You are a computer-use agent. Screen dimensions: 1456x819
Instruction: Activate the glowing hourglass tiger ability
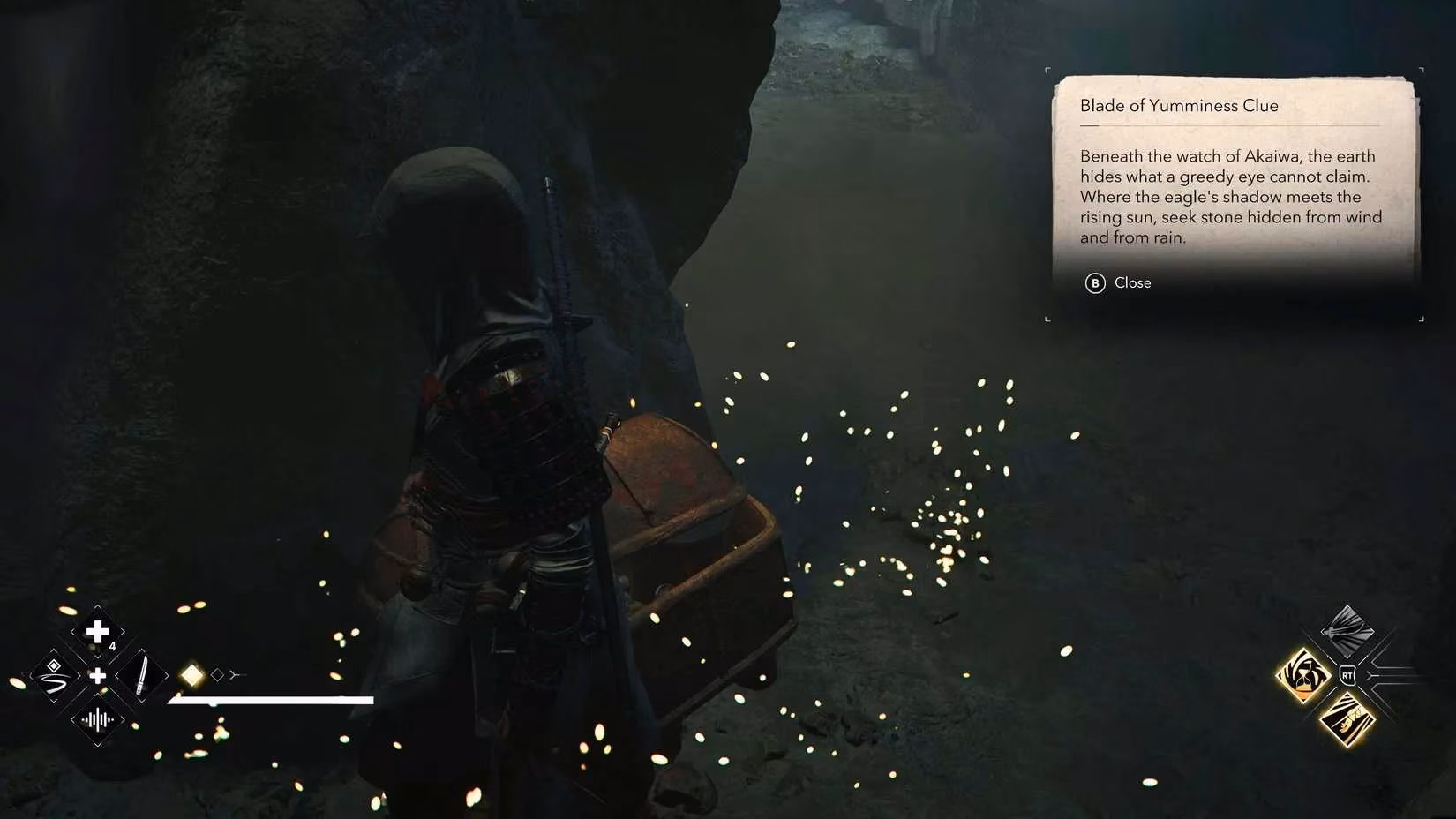(1302, 676)
